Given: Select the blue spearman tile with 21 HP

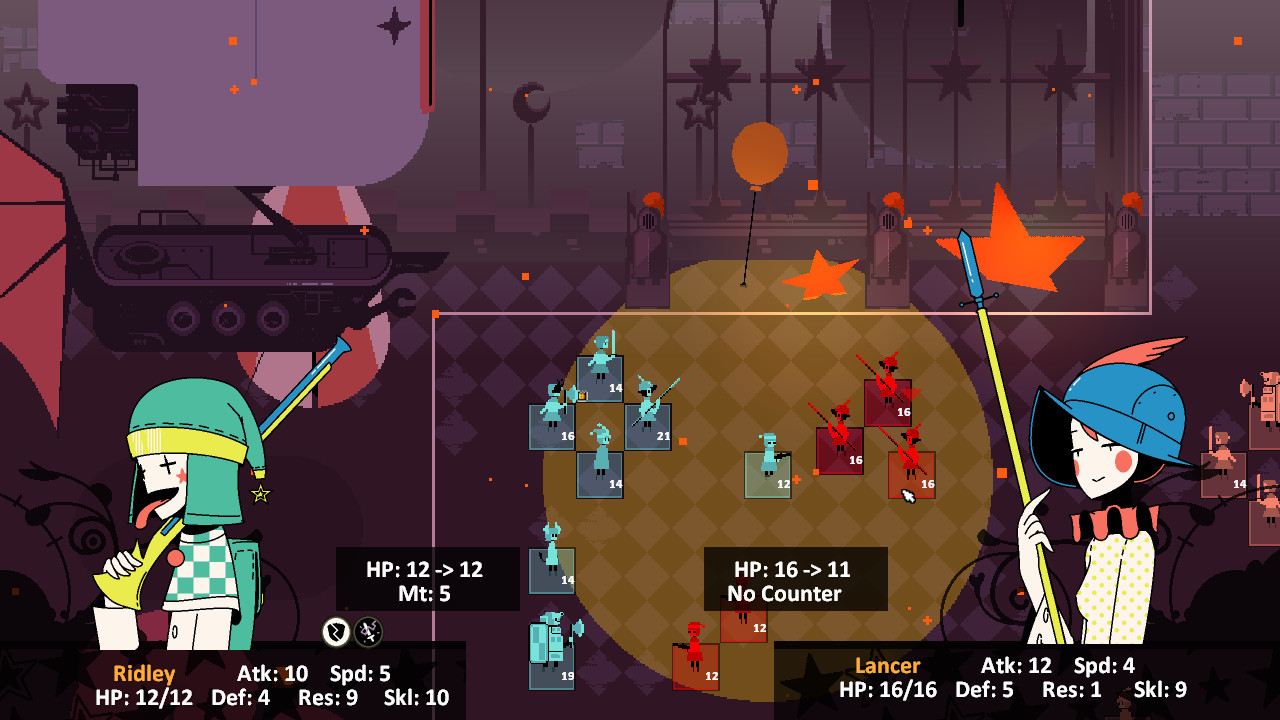Looking at the screenshot, I should click(x=648, y=426).
